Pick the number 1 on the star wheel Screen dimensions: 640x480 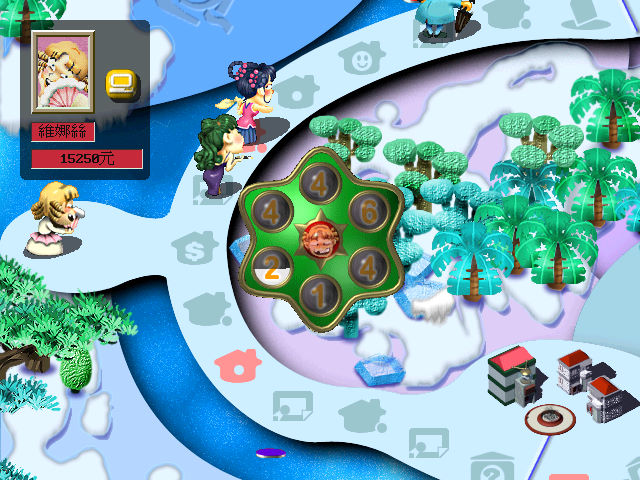tap(318, 296)
